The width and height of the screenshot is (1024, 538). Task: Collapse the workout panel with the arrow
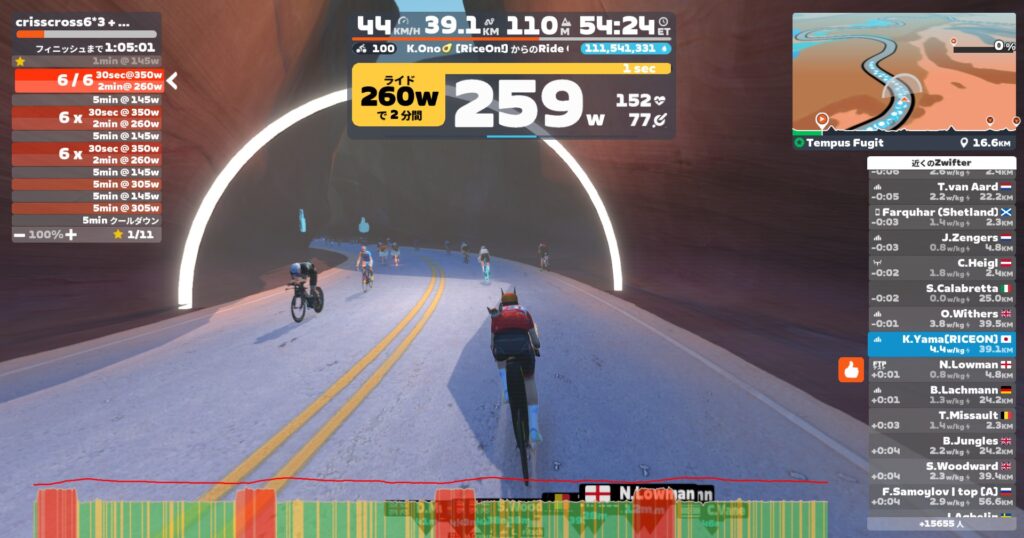point(172,81)
